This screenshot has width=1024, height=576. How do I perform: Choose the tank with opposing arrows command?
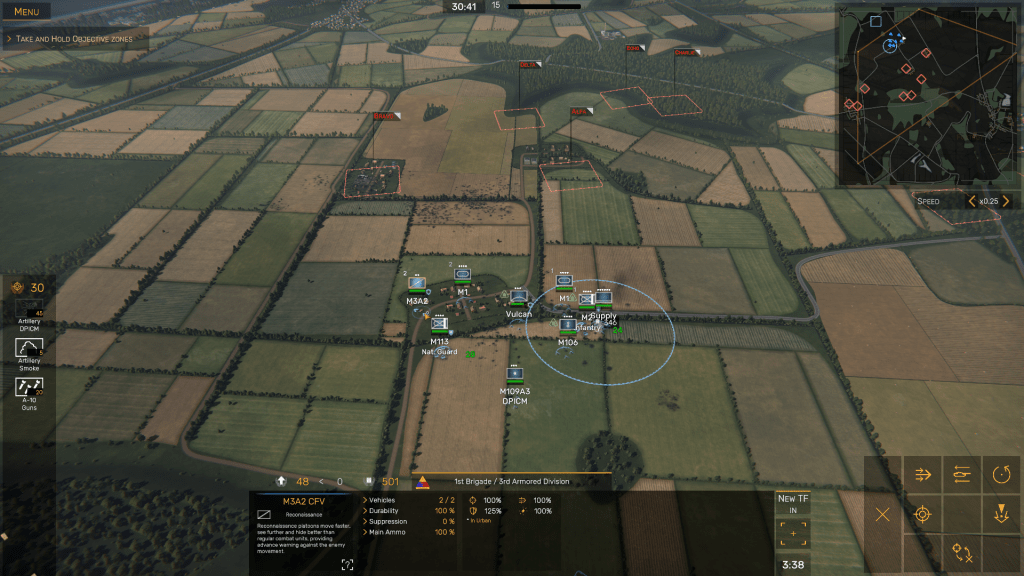(x=962, y=474)
